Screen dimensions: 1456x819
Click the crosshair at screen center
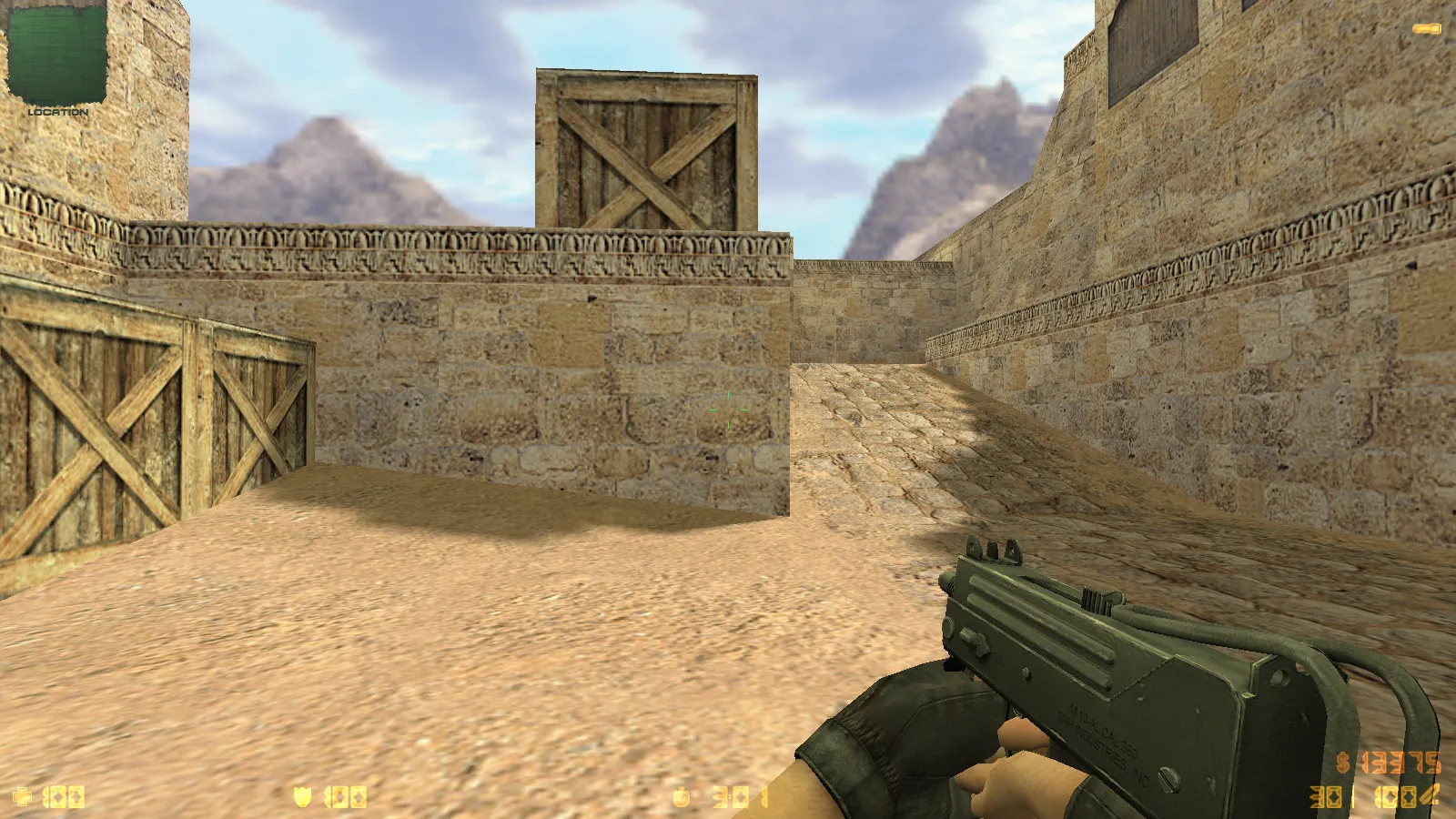[x=728, y=409]
